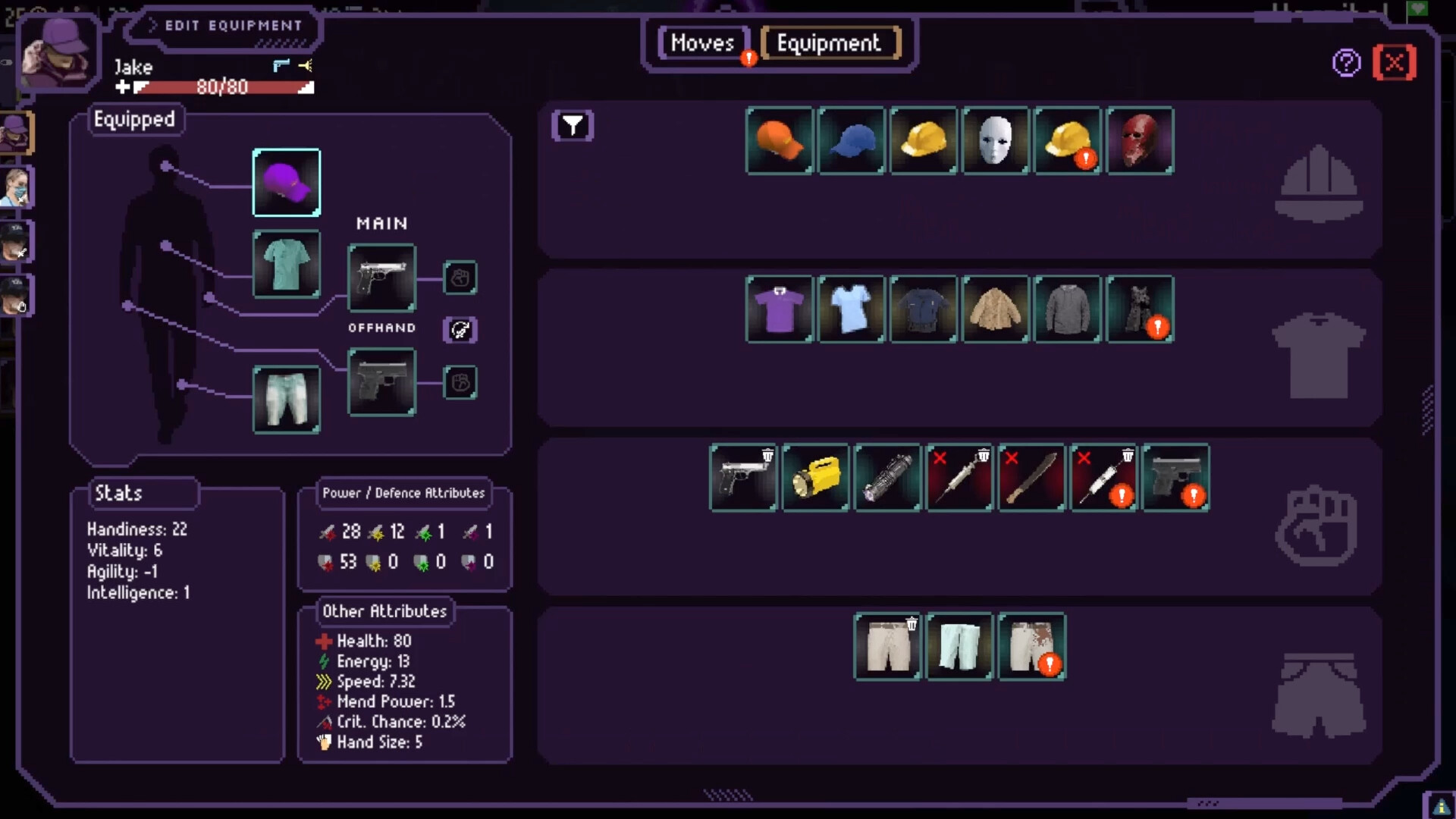Open the inventory filter funnel

point(573,126)
